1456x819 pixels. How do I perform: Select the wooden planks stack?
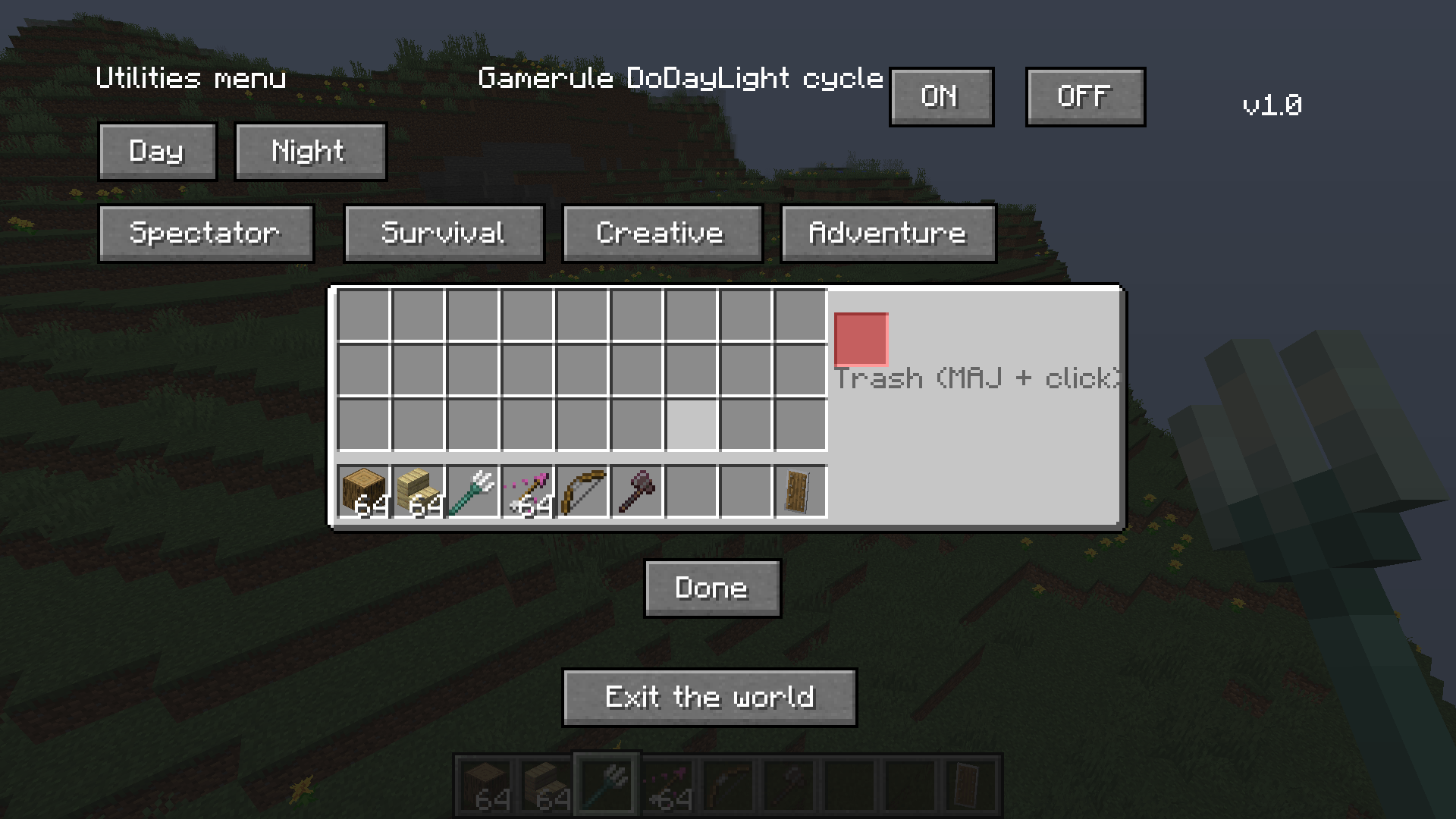[x=418, y=491]
